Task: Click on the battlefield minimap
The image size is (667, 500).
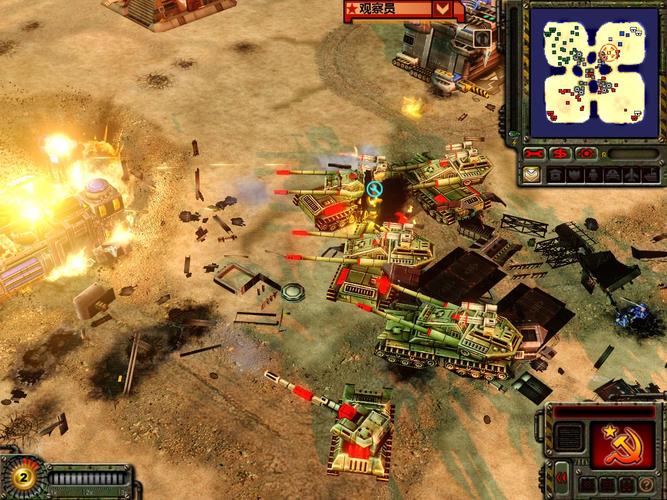Action: (593, 69)
